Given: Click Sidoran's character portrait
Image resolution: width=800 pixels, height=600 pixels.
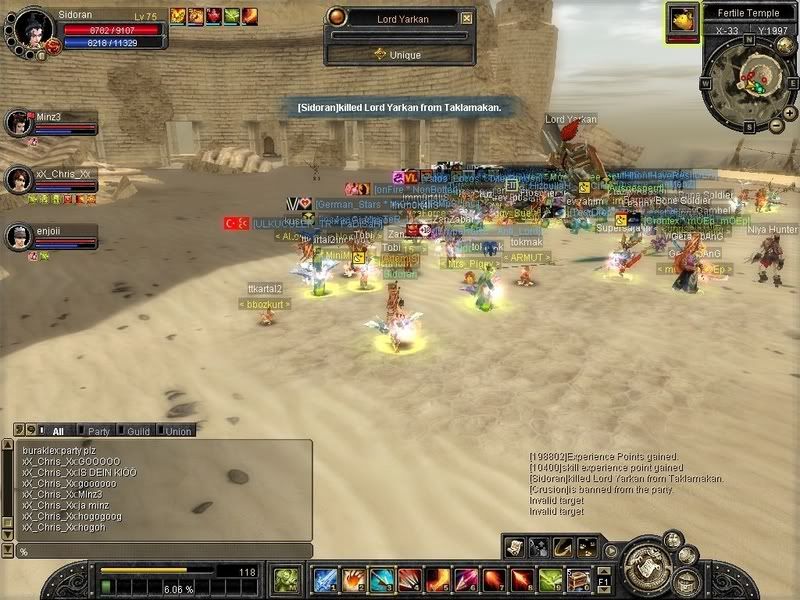Looking at the screenshot, I should point(33,26).
